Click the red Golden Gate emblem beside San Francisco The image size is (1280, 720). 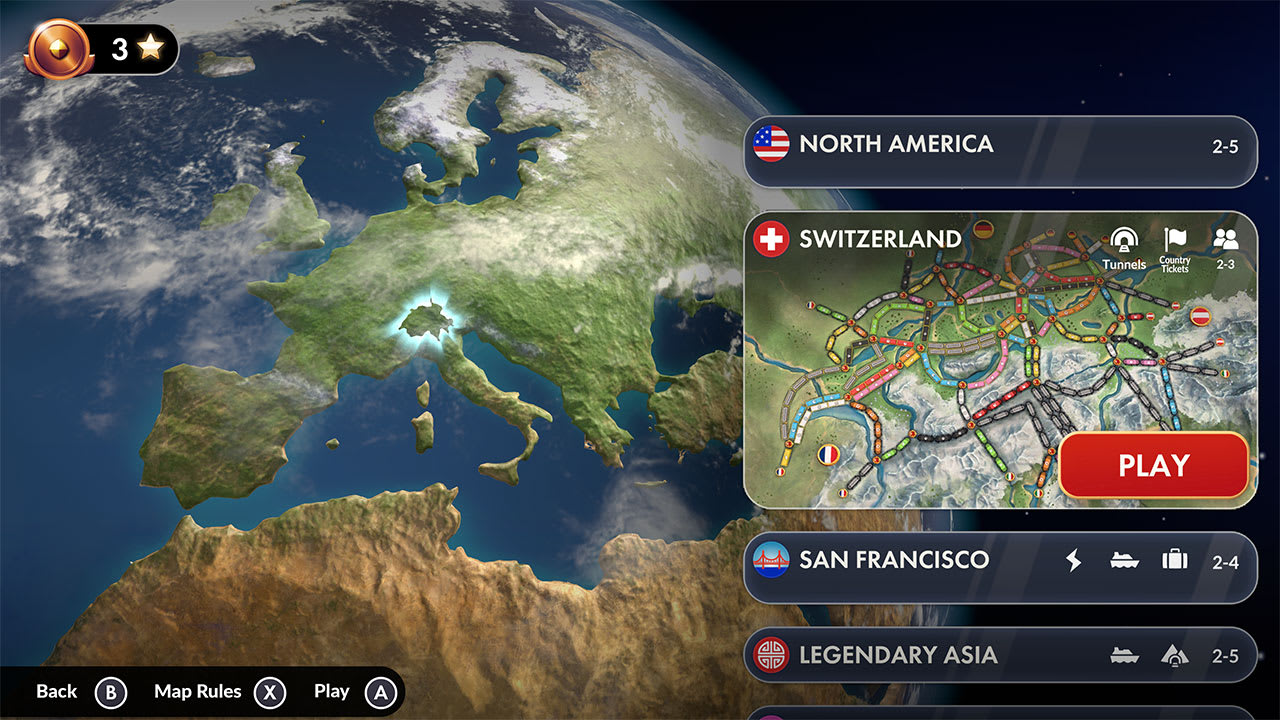[x=770, y=561]
